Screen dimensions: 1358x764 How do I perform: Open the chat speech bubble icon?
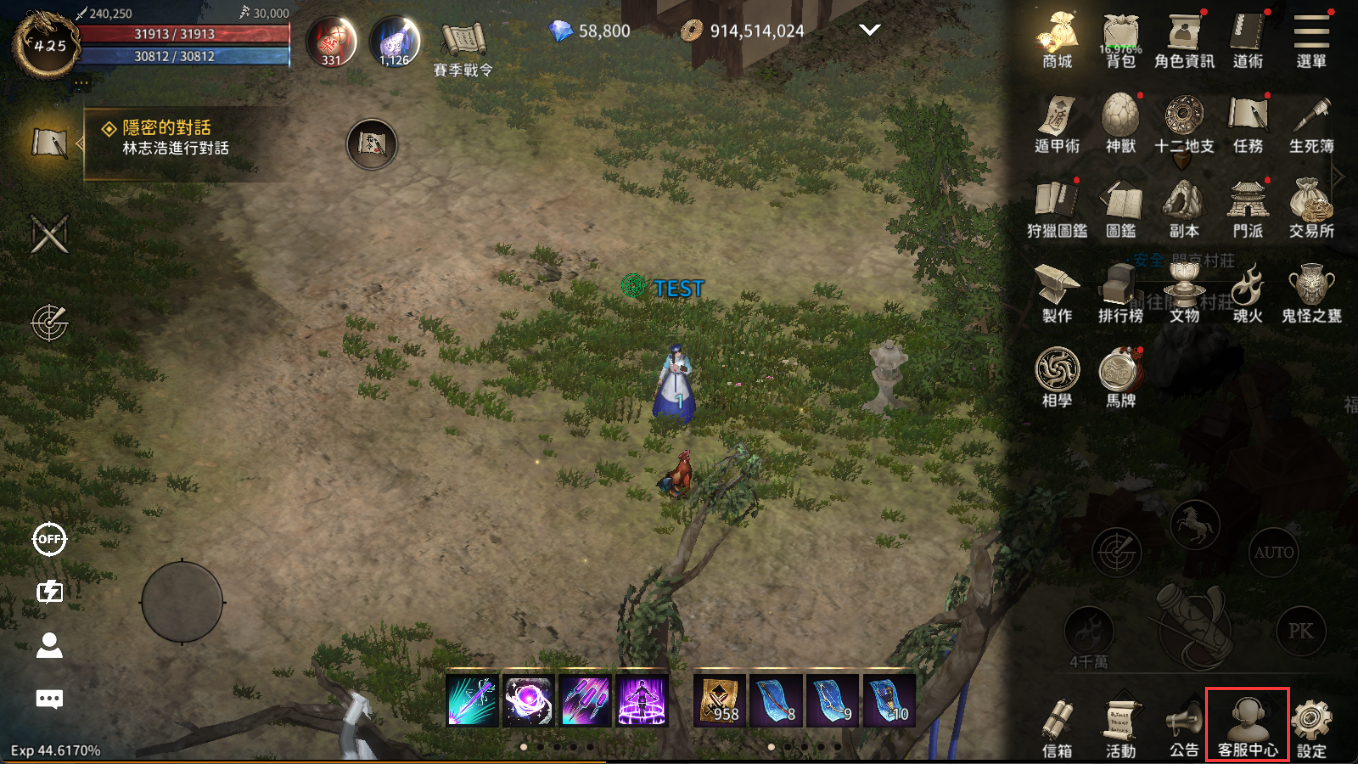coord(49,698)
